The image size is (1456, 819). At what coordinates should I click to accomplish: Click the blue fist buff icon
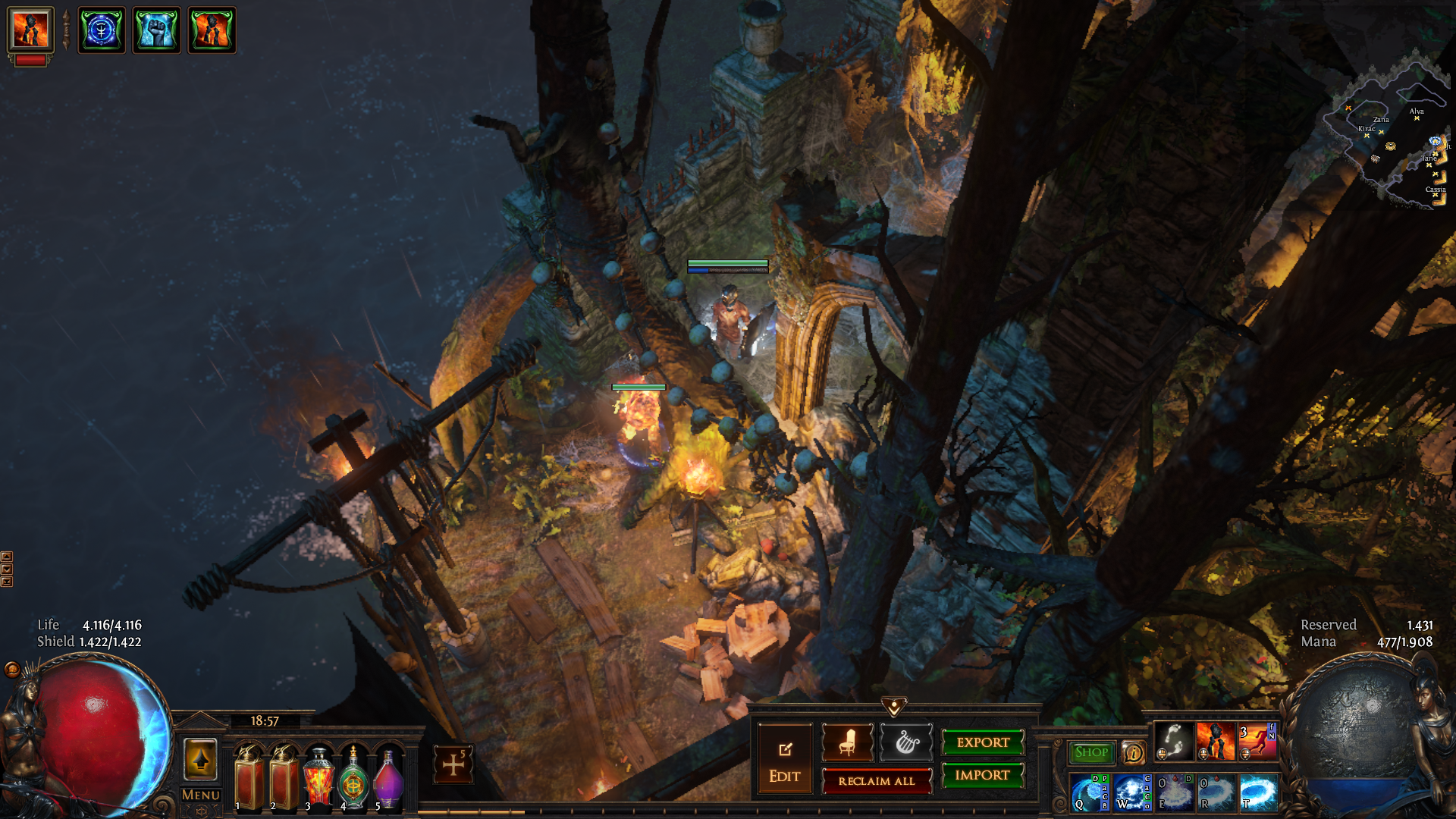157,30
